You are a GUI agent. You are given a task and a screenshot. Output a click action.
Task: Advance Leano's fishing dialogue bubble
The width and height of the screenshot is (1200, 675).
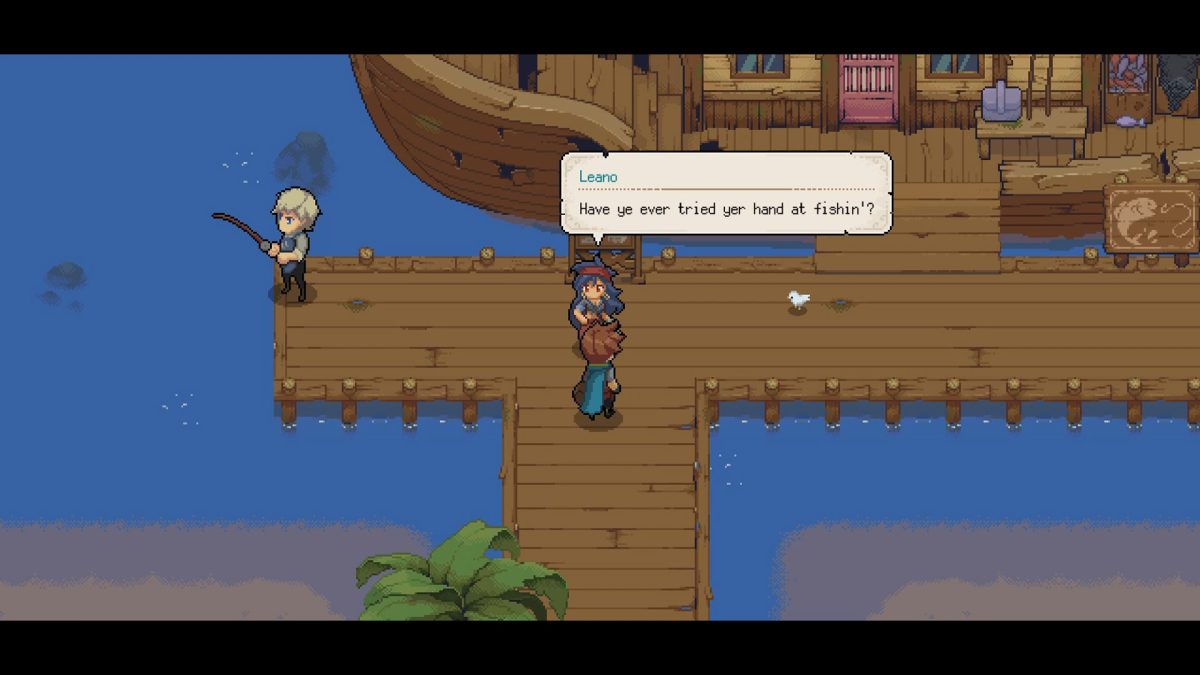pos(725,194)
